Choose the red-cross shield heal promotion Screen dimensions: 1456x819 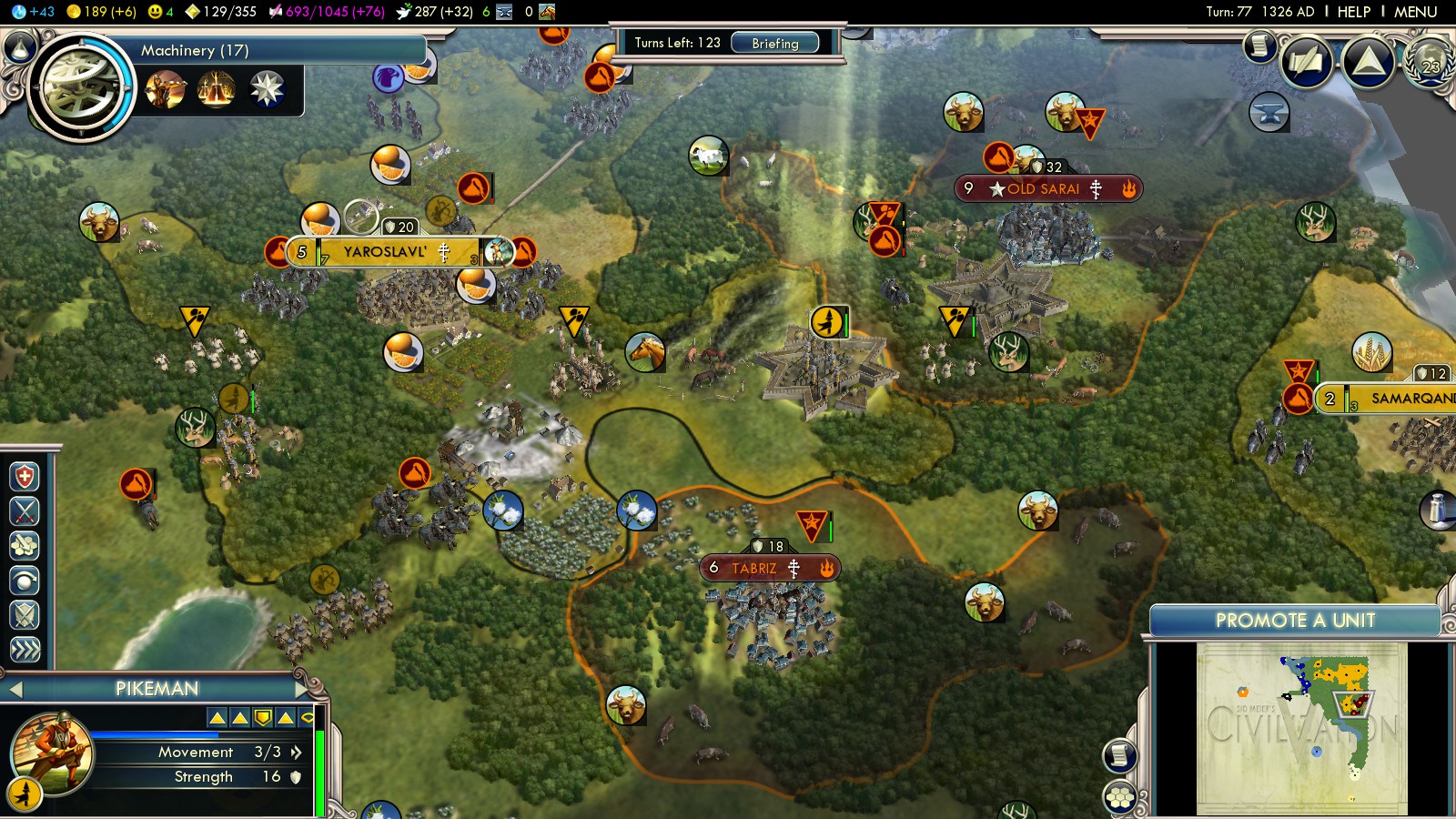[25, 477]
